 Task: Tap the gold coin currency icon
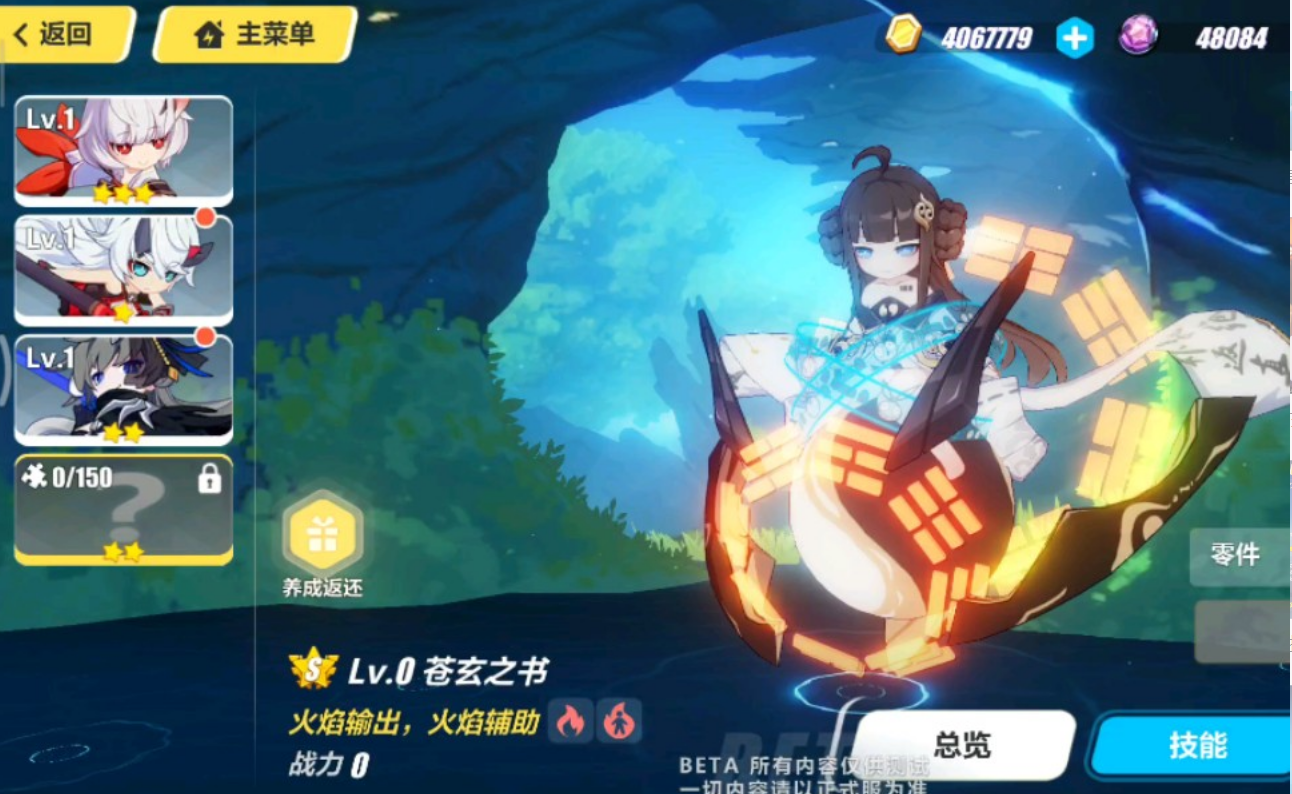click(904, 33)
